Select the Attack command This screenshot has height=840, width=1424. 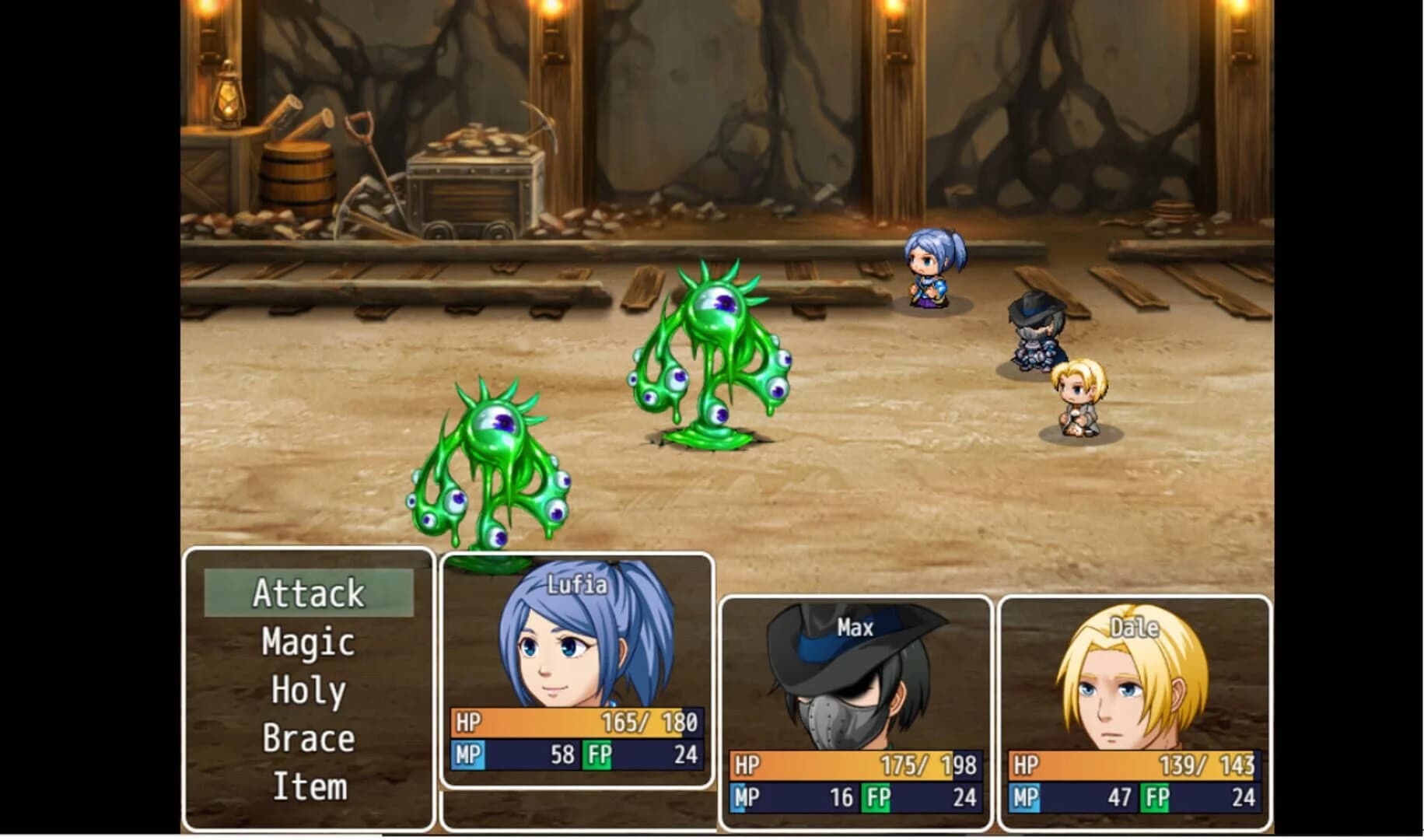(308, 593)
